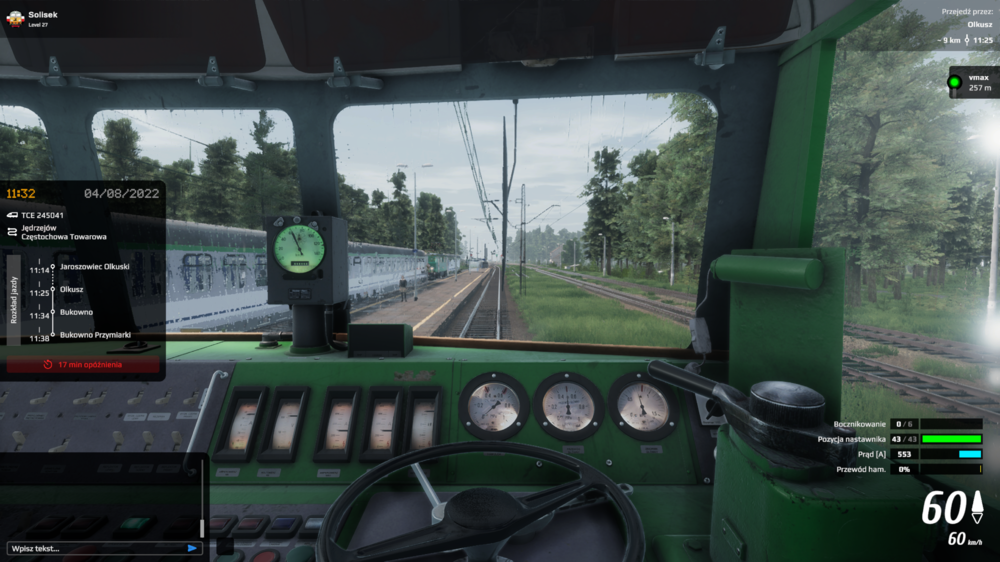Click the green vmax signal indicator
The height and width of the screenshot is (562, 1000).
coord(955,82)
